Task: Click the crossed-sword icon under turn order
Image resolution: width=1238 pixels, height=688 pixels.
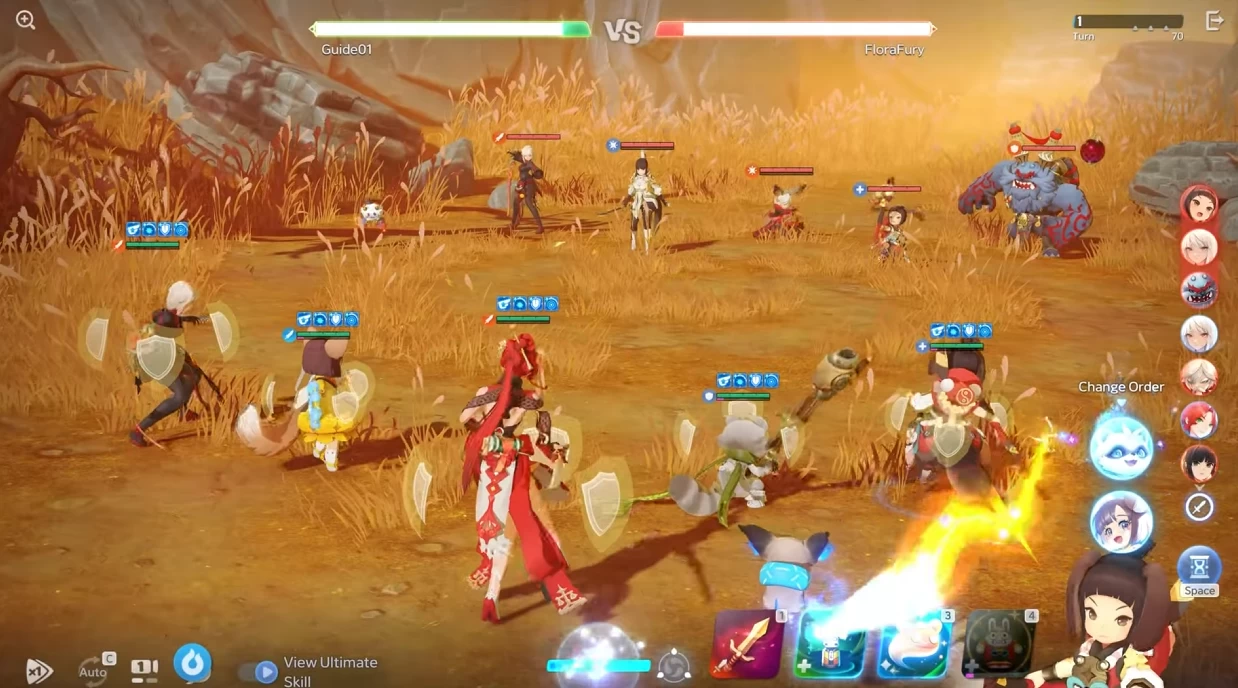Action: point(1199,507)
